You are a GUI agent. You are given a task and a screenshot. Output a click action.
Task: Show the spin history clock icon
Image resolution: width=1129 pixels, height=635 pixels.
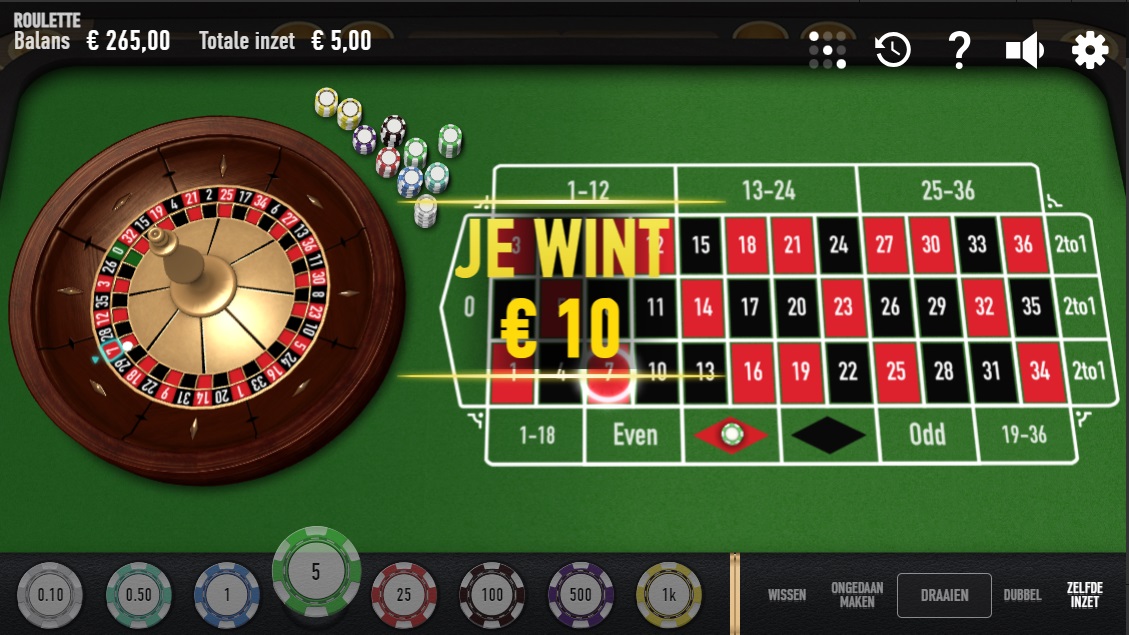893,50
